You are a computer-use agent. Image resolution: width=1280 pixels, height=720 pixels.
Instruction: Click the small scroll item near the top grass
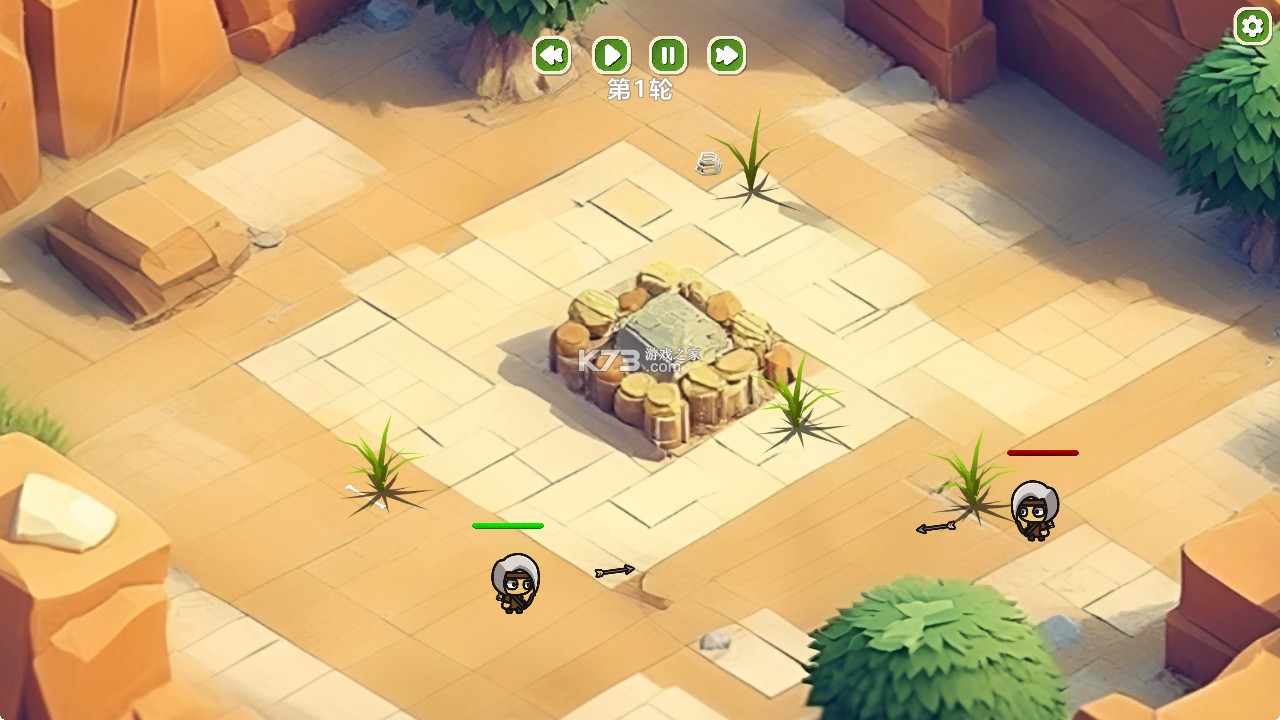click(x=707, y=163)
